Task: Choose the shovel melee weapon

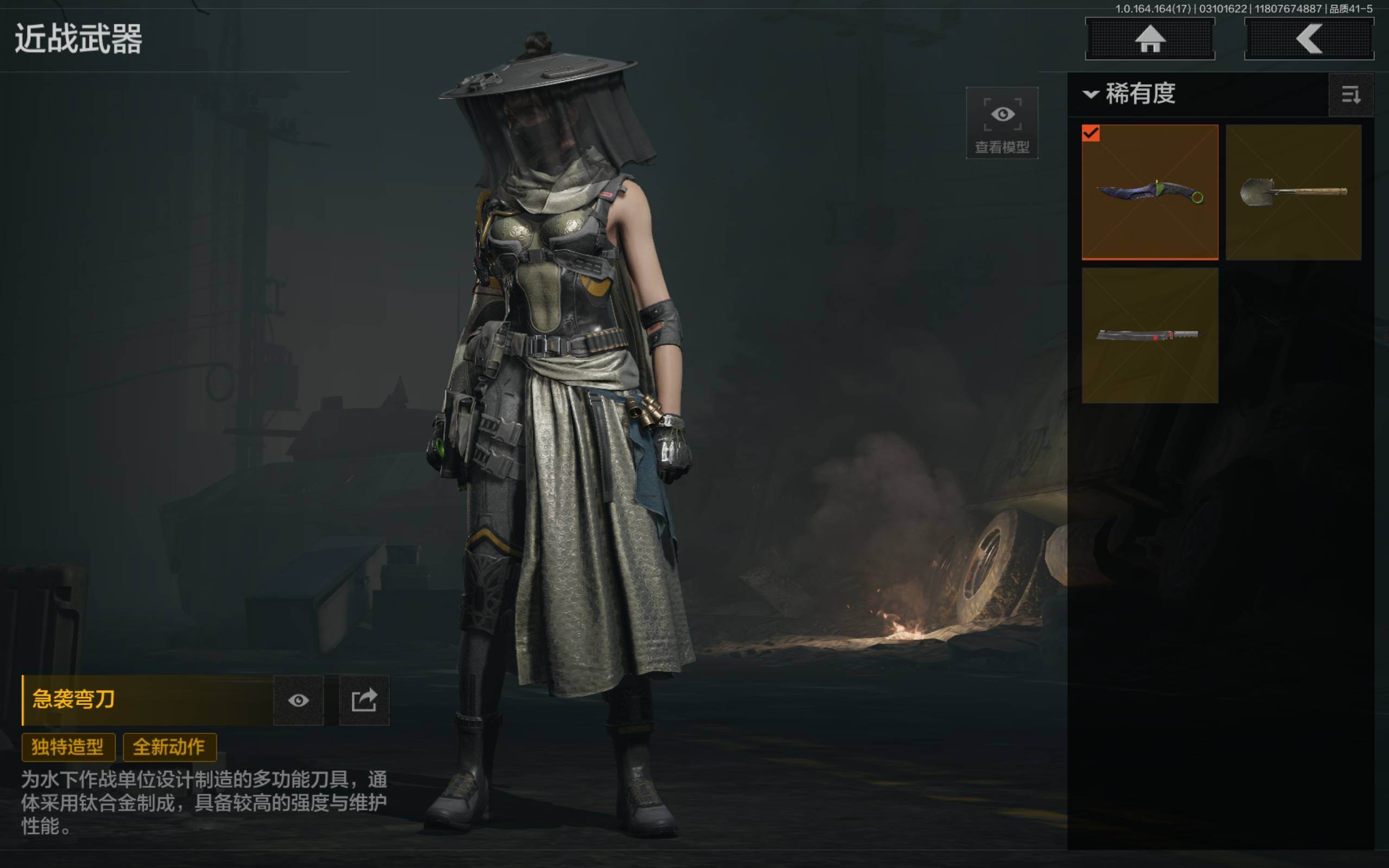Action: pos(1293,192)
